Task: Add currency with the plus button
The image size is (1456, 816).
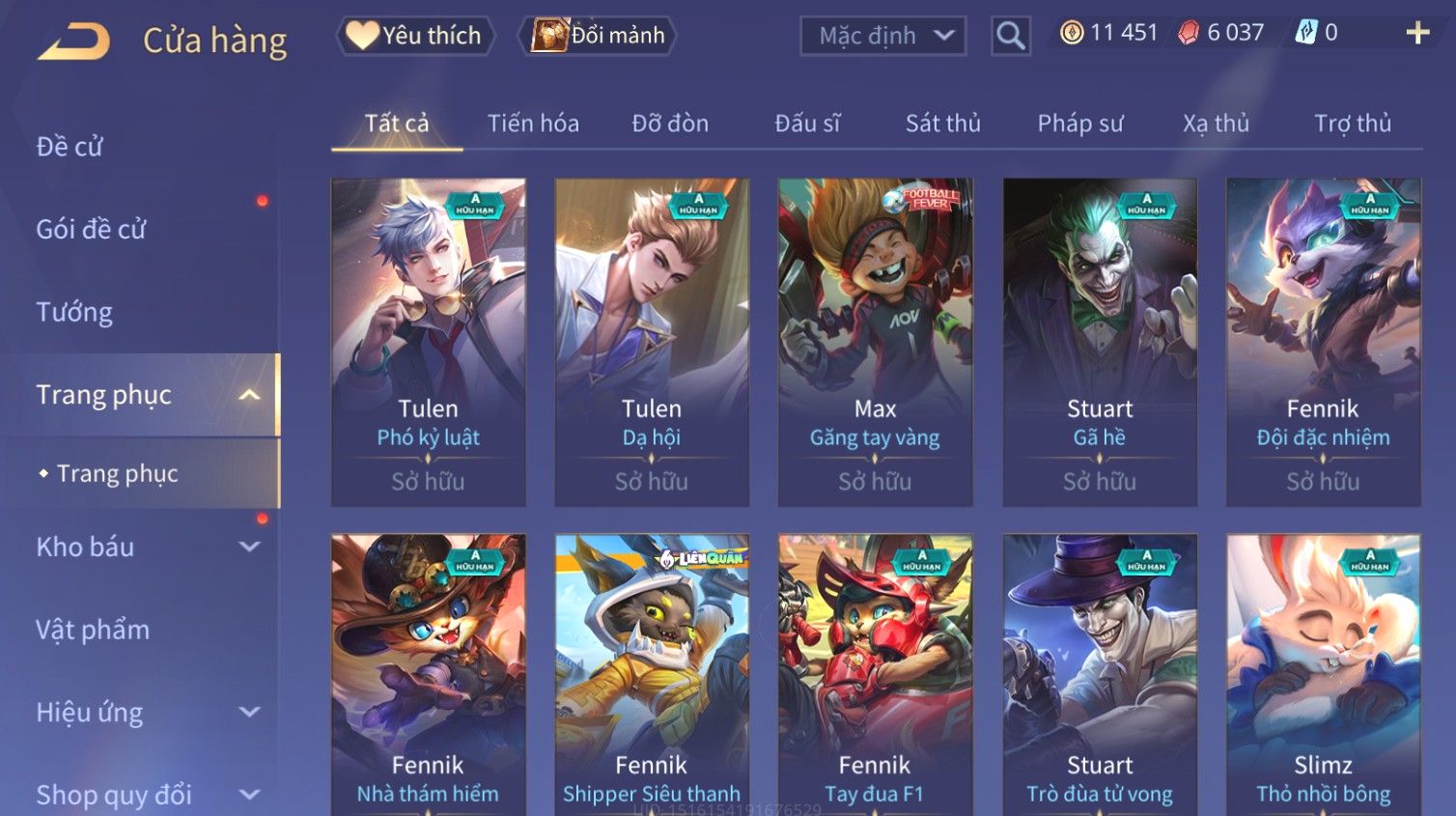Action: tap(1416, 33)
